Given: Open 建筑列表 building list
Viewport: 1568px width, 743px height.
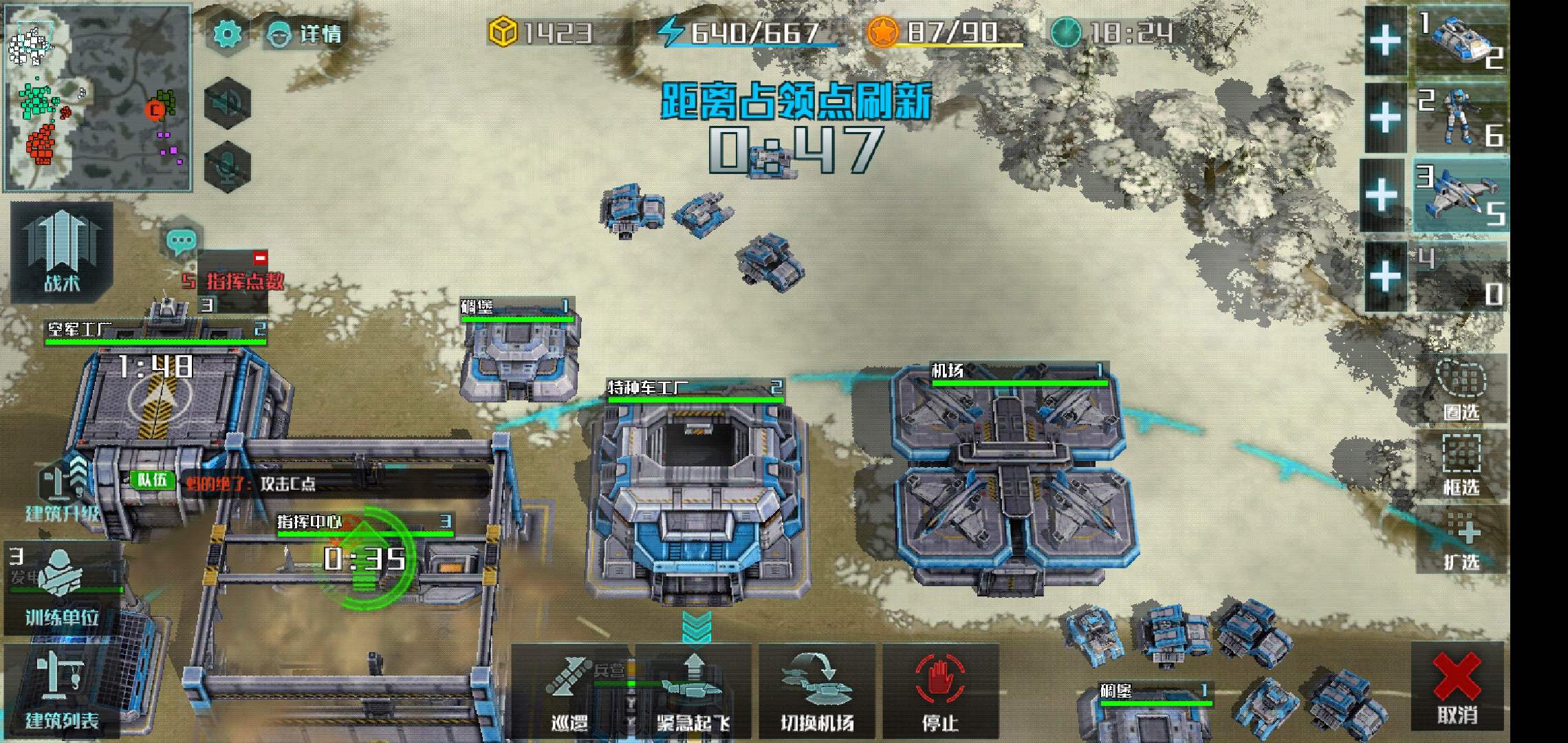Looking at the screenshot, I should pyautogui.click(x=62, y=690).
